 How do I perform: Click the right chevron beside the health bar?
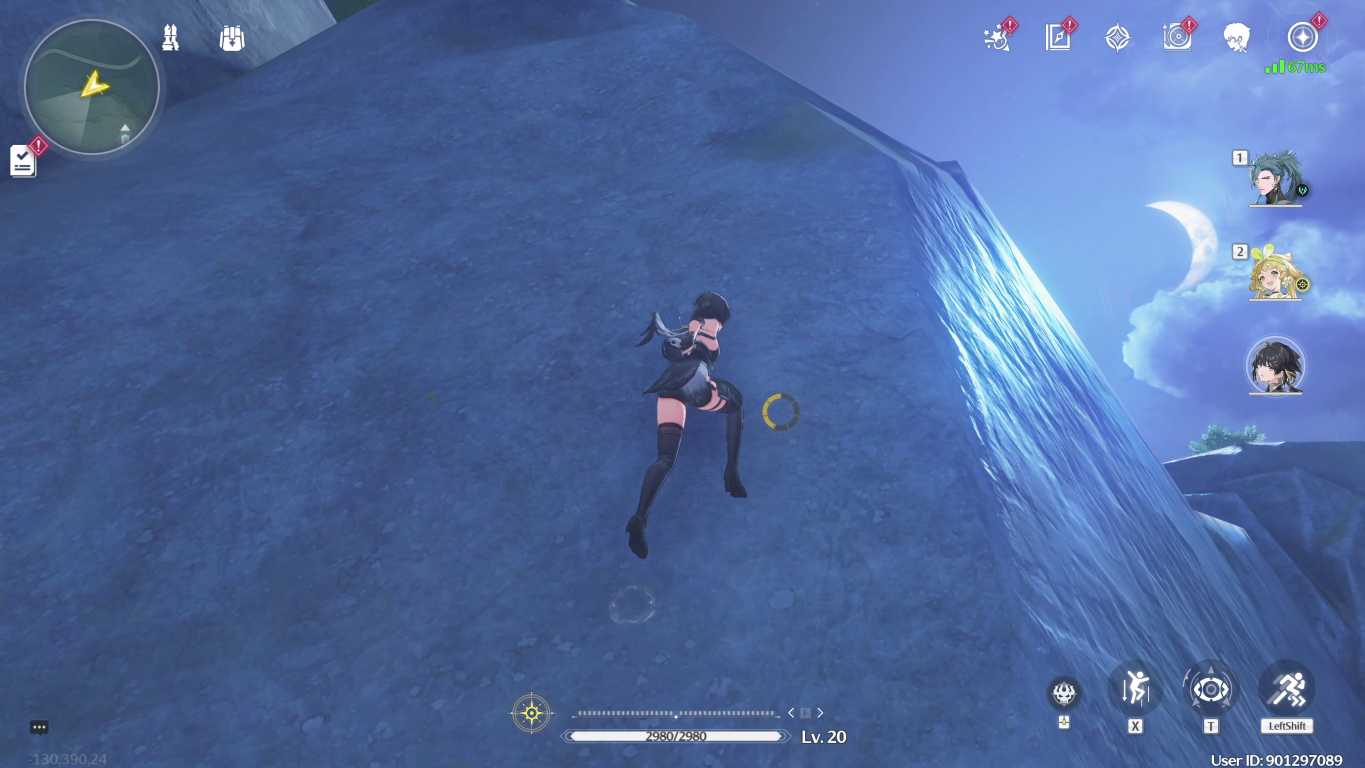click(x=820, y=712)
